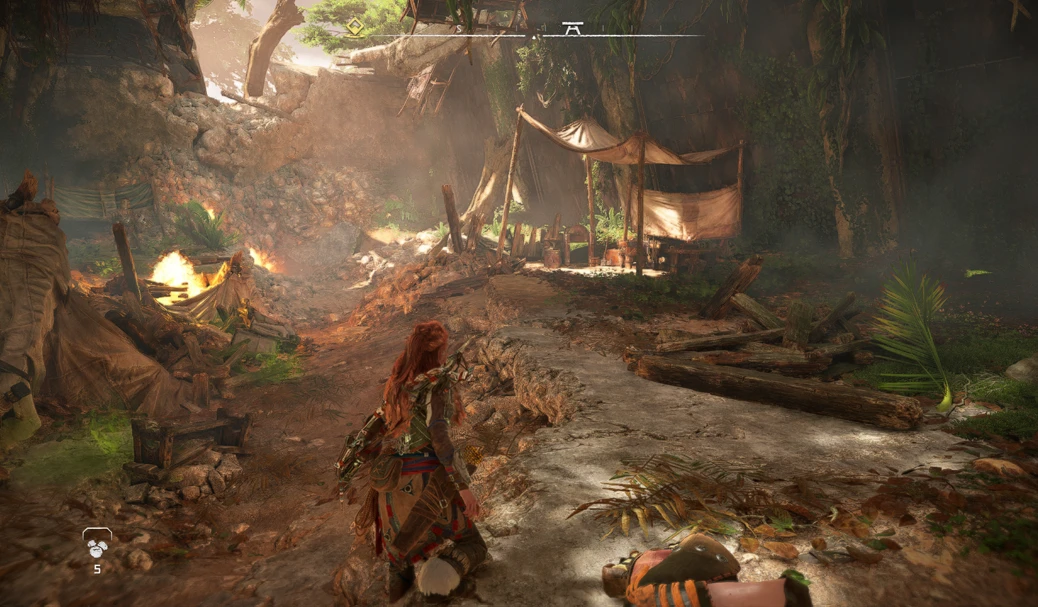The width and height of the screenshot is (1038, 607).
Task: Use the medicinal berries pouch icon
Action: (96, 543)
